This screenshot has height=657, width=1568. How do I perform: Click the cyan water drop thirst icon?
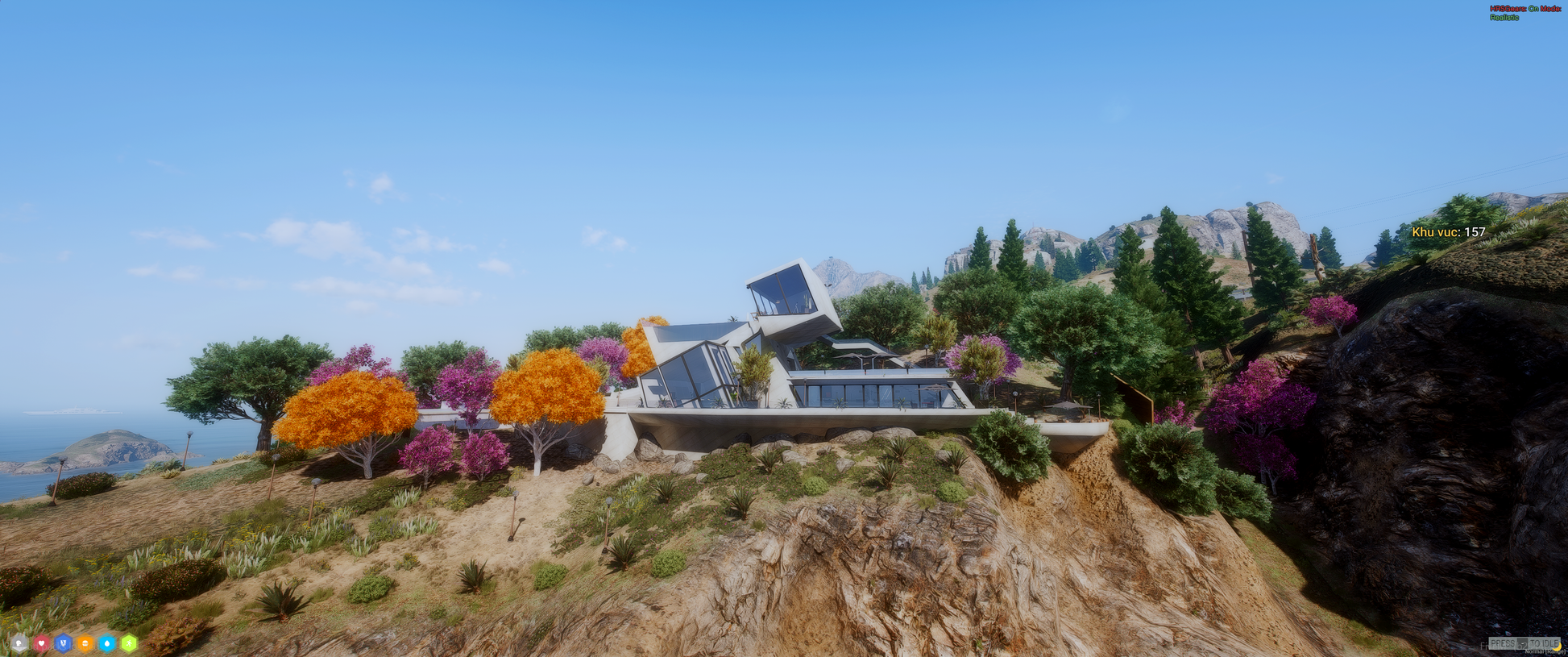pos(106,643)
